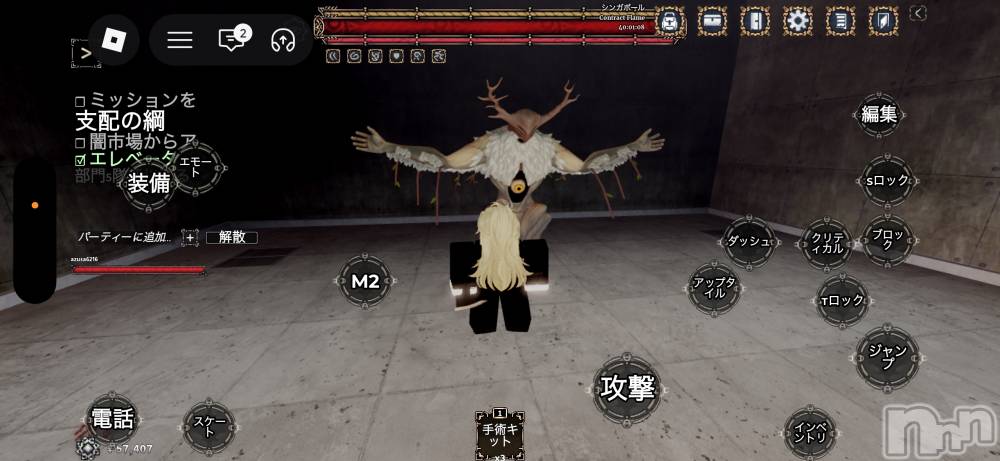This screenshot has width=1000, height=461.
Task: Use the ダッシュ dash button
Action: tap(749, 242)
